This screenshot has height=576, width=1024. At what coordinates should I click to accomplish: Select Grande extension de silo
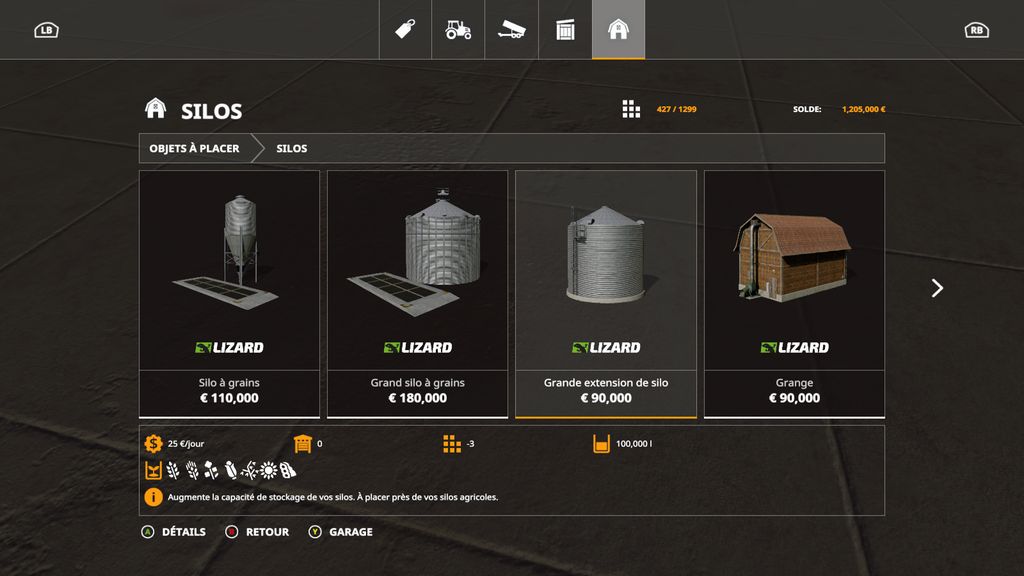click(x=606, y=293)
